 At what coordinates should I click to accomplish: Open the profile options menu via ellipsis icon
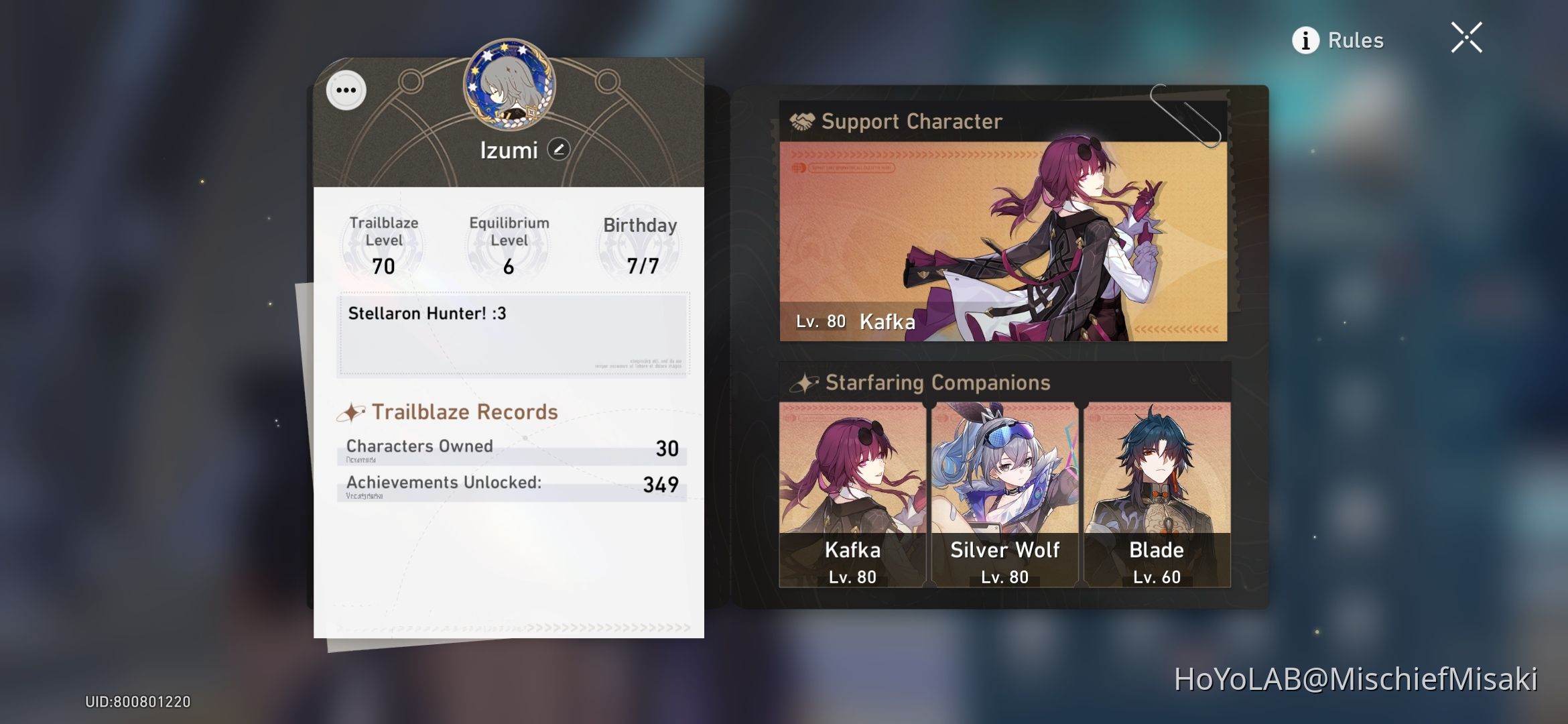345,90
